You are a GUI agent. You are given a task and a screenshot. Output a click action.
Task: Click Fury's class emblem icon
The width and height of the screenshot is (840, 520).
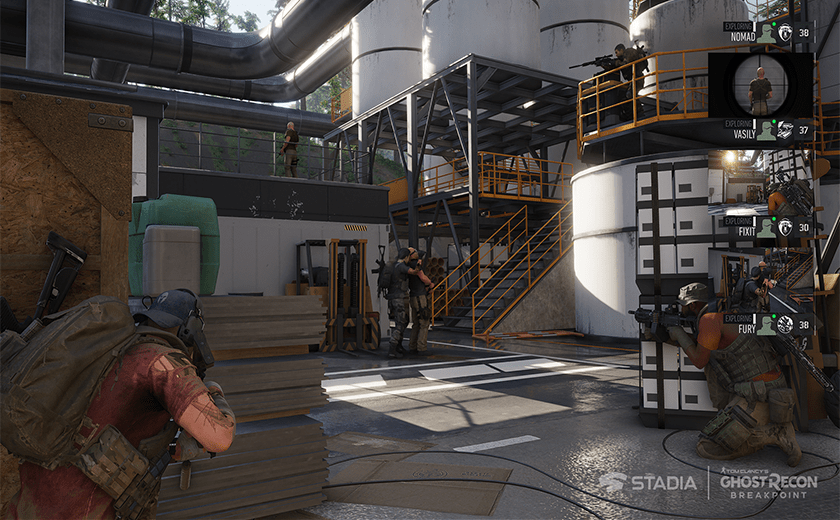click(785, 324)
